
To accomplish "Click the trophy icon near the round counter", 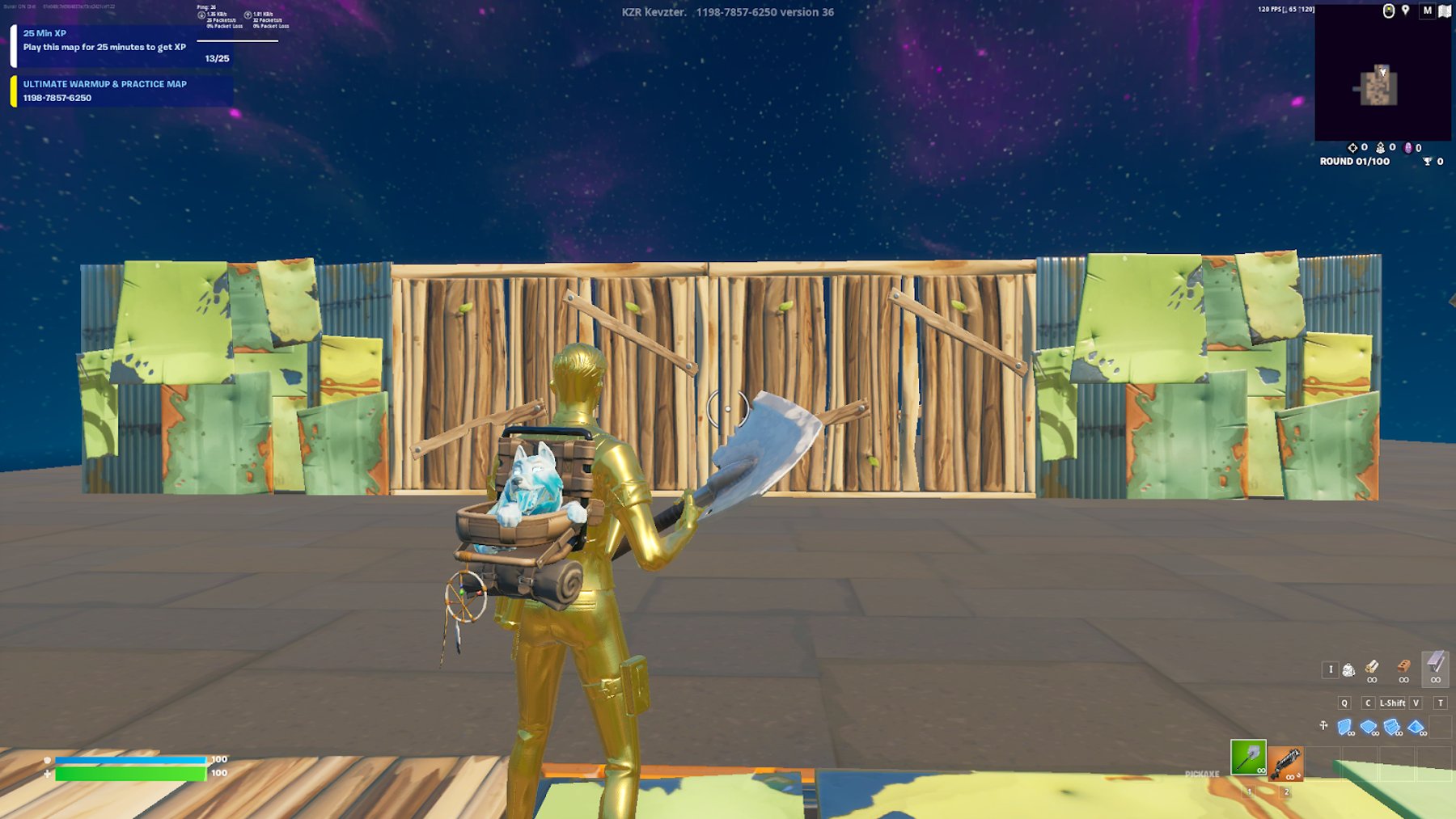I will (1427, 161).
